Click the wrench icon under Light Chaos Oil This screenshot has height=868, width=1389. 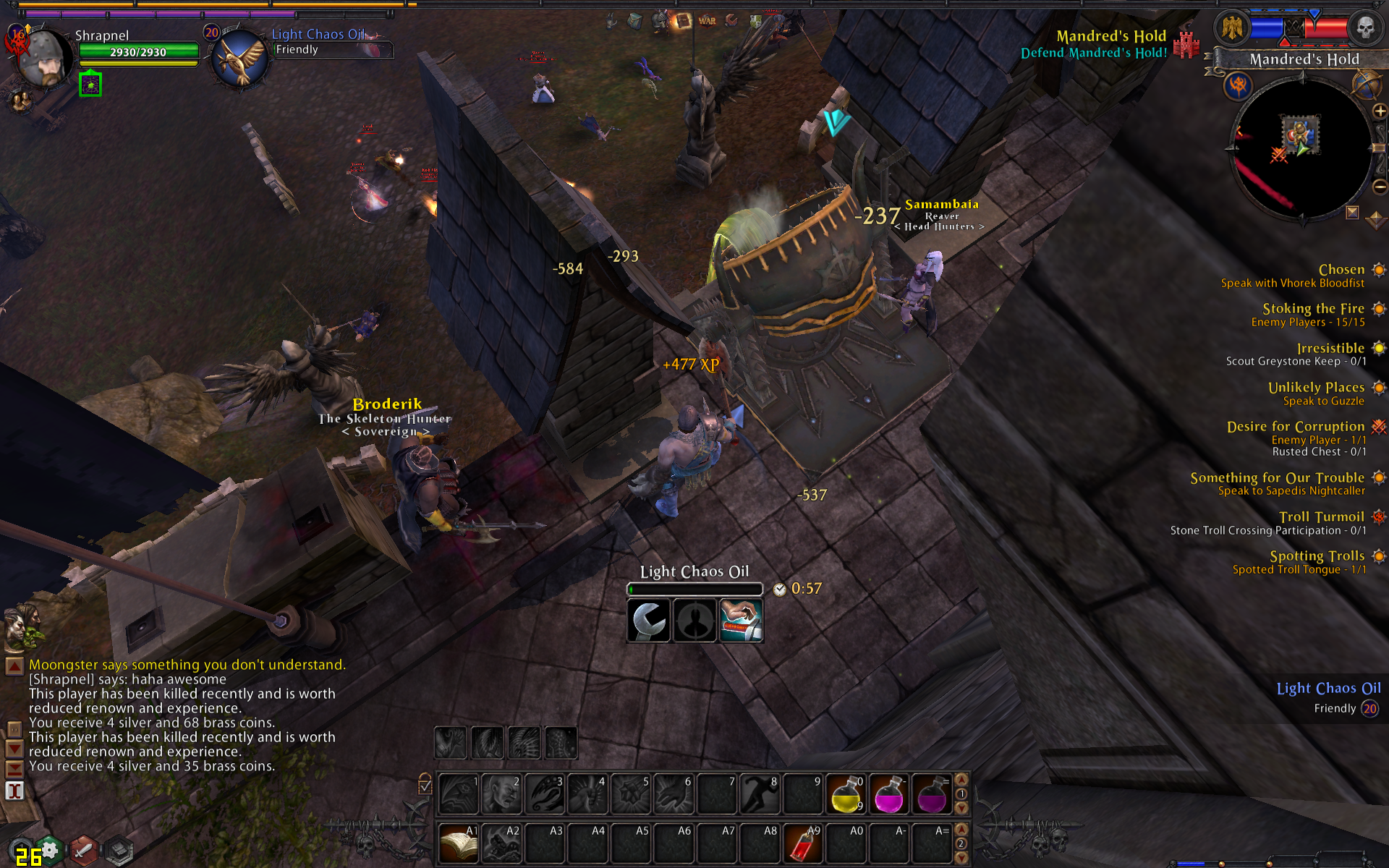649,621
